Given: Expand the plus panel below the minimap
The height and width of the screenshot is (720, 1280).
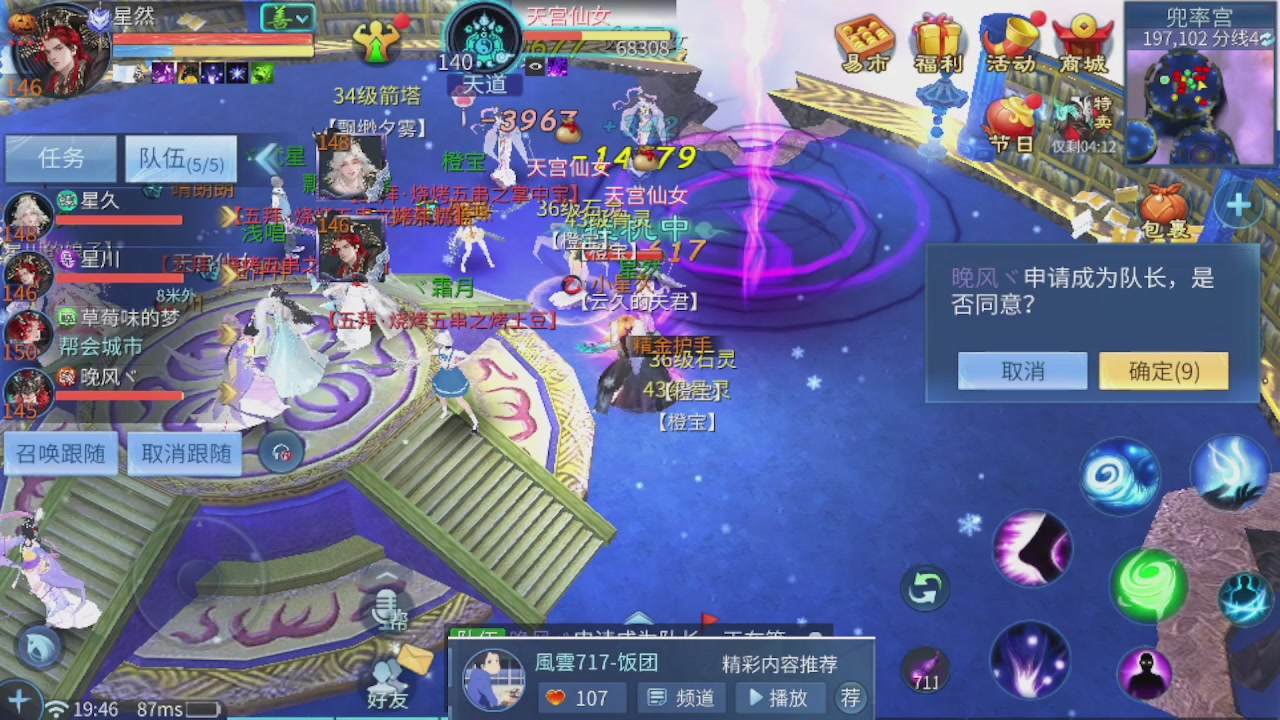Looking at the screenshot, I should click(1238, 203).
